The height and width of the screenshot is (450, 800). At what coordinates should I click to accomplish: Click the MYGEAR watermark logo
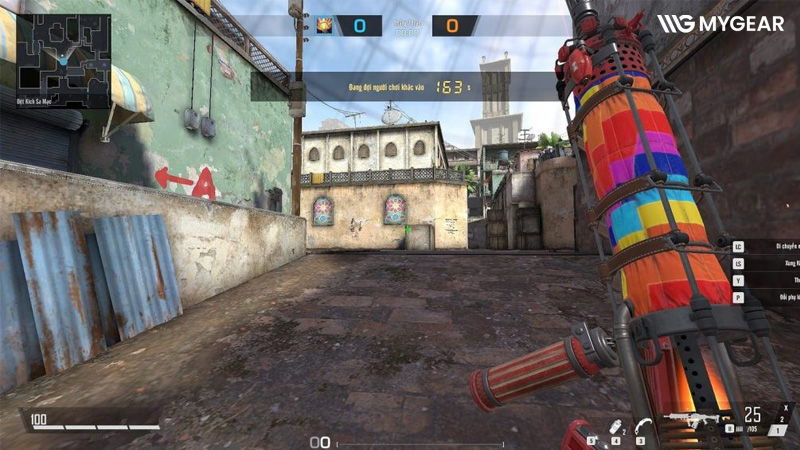point(719,23)
